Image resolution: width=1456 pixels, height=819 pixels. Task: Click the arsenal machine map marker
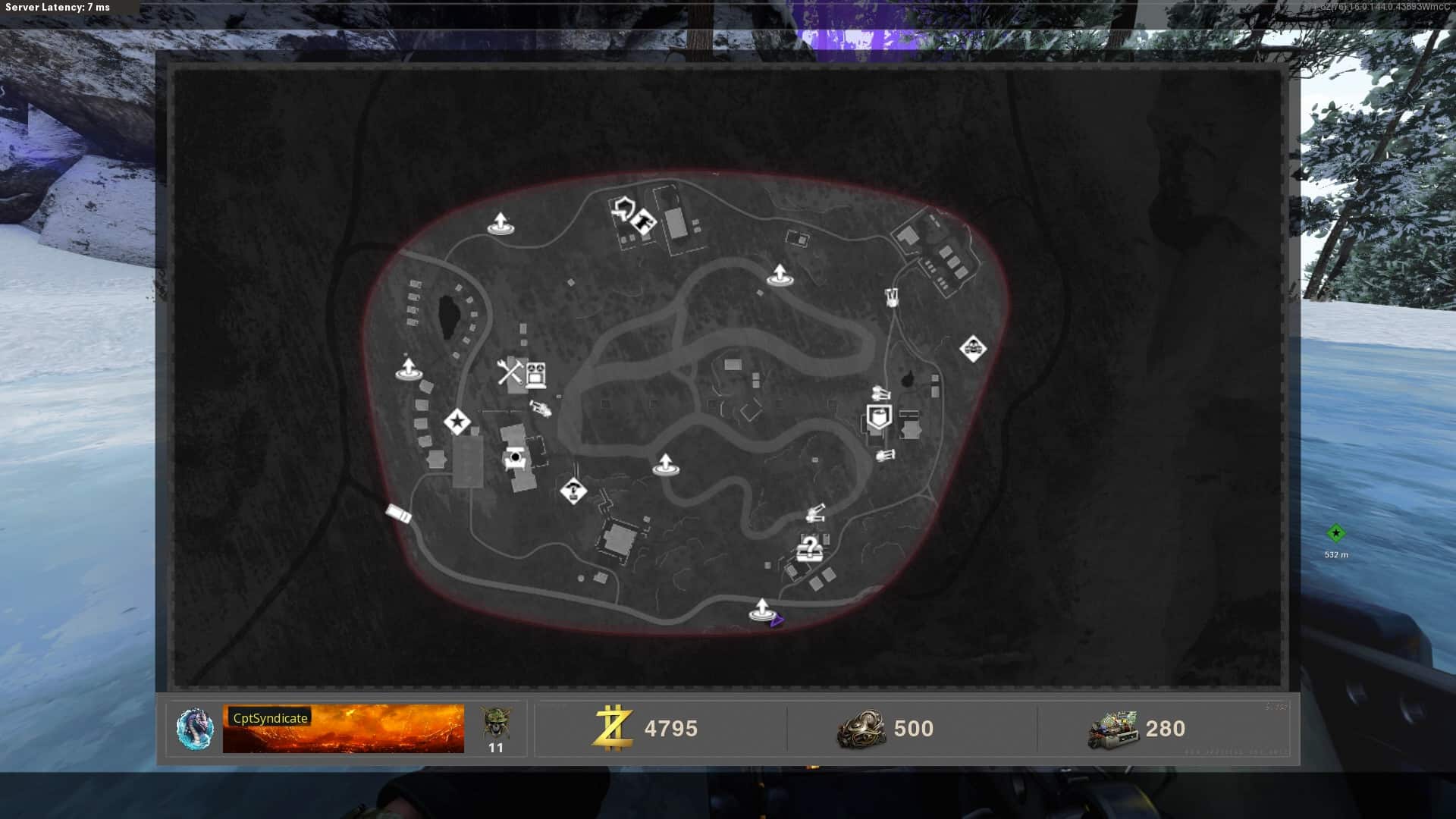(x=536, y=374)
